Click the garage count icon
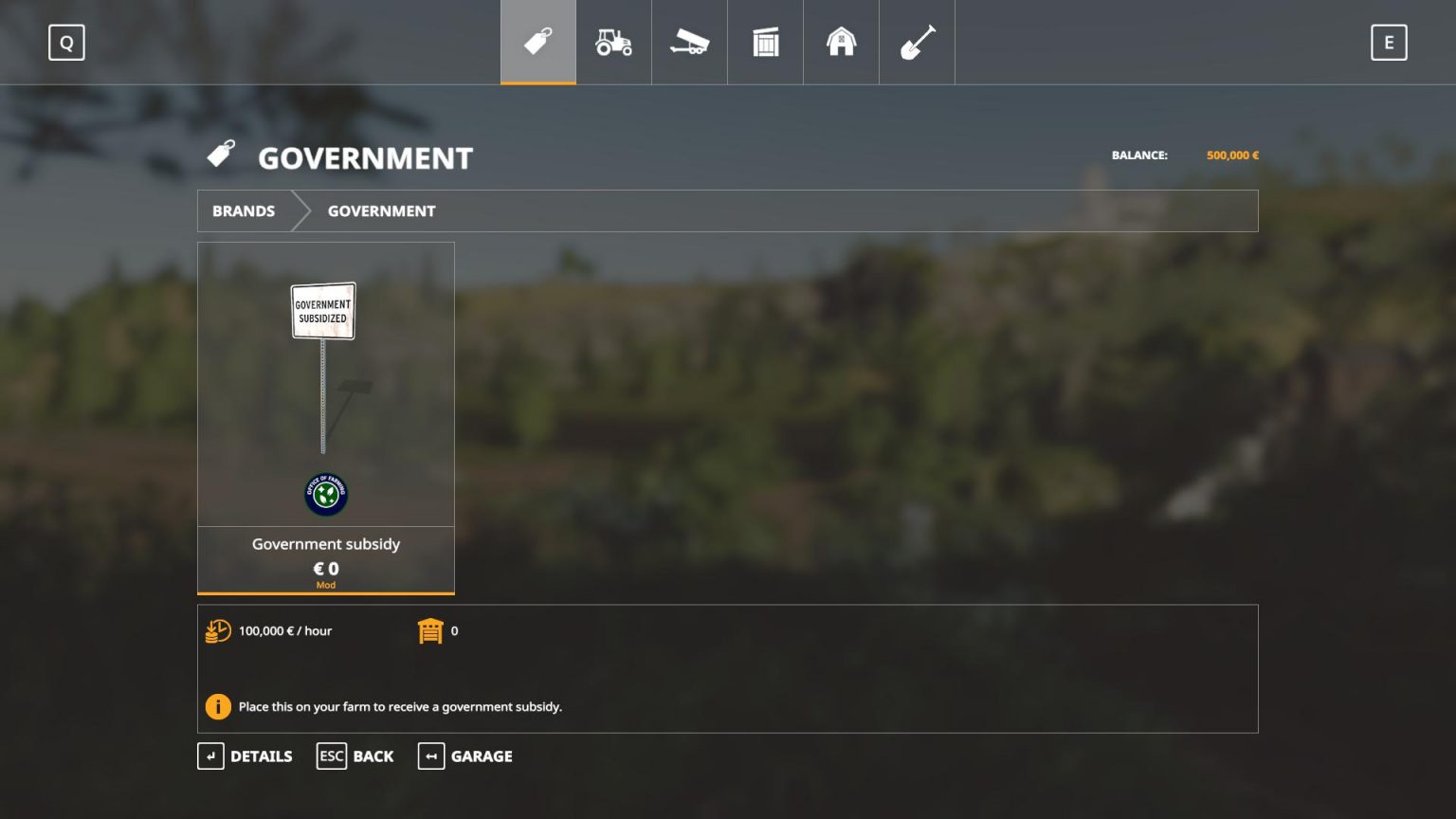The width and height of the screenshot is (1456, 819). [x=432, y=630]
